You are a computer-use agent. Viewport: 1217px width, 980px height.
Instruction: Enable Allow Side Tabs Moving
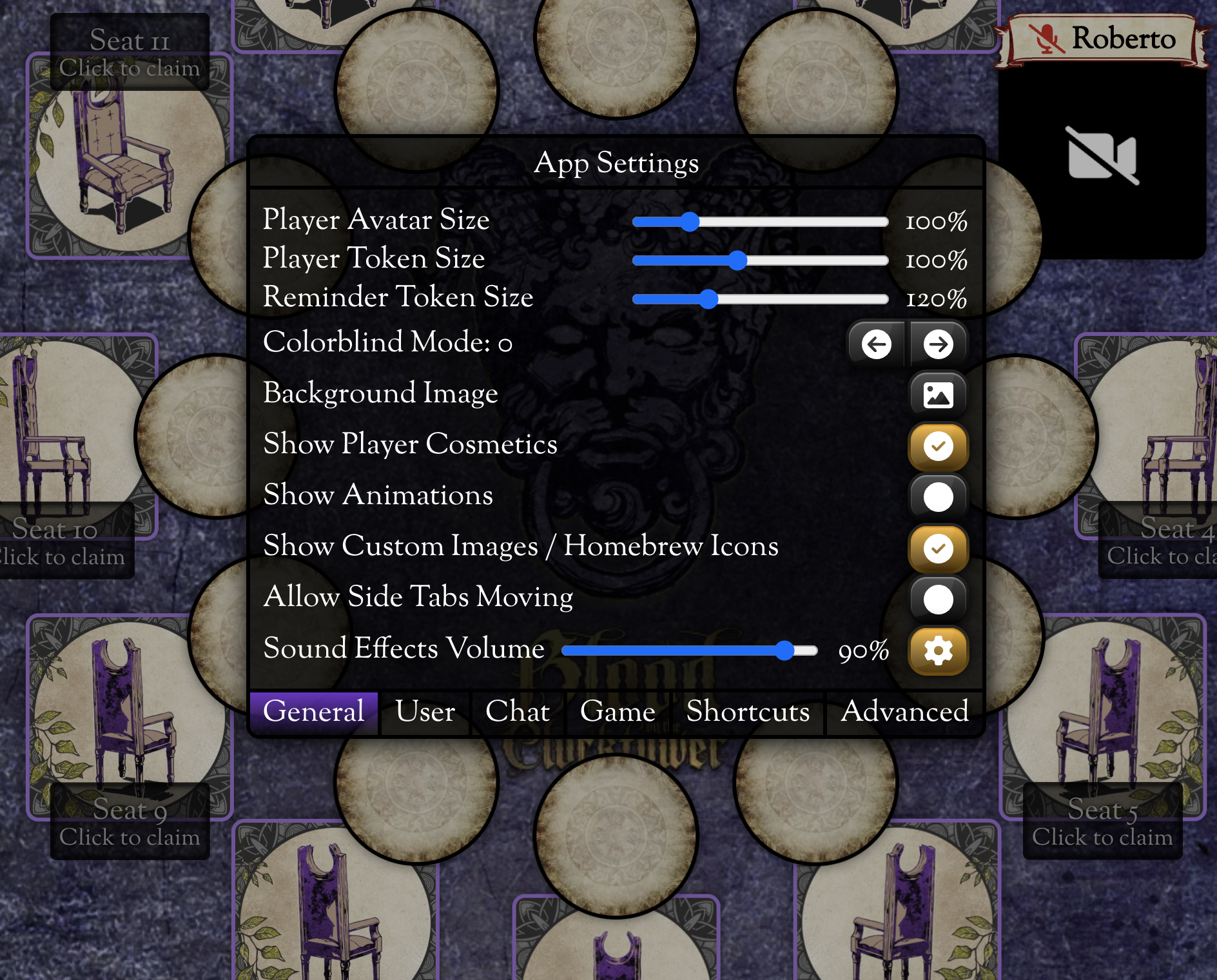coord(938,600)
